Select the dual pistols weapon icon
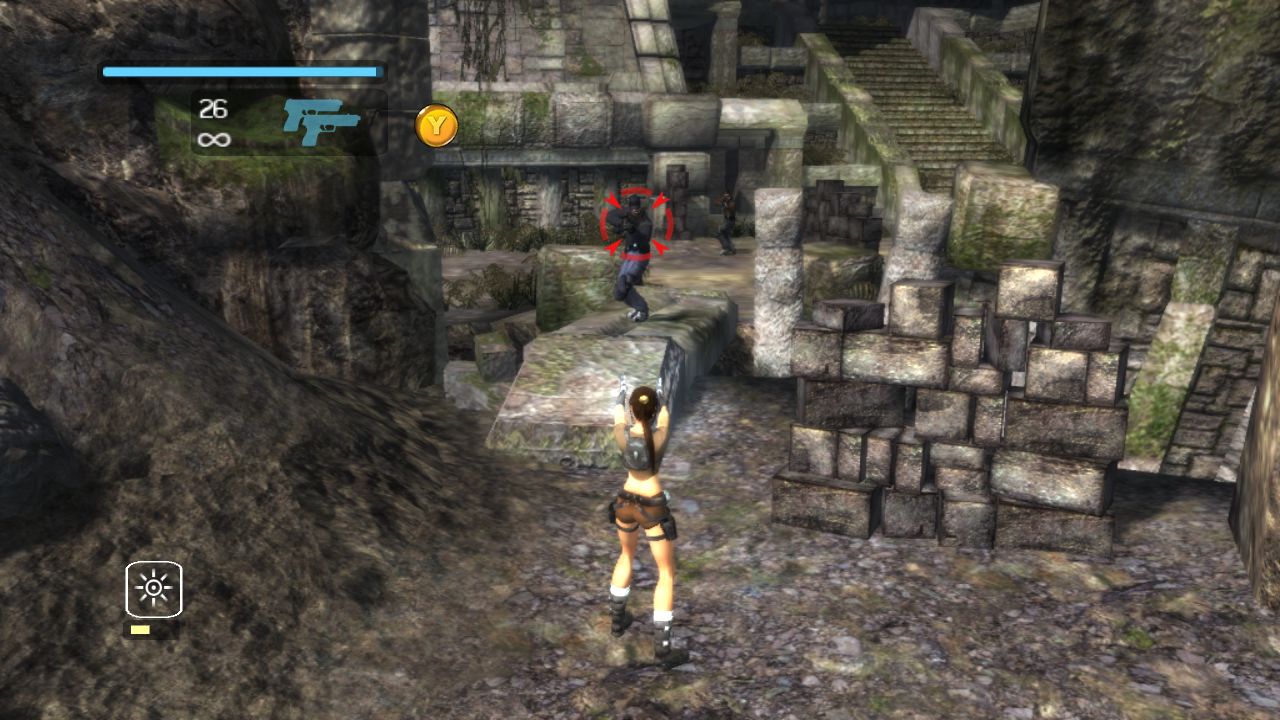Viewport: 1280px width, 720px height. pyautogui.click(x=320, y=123)
